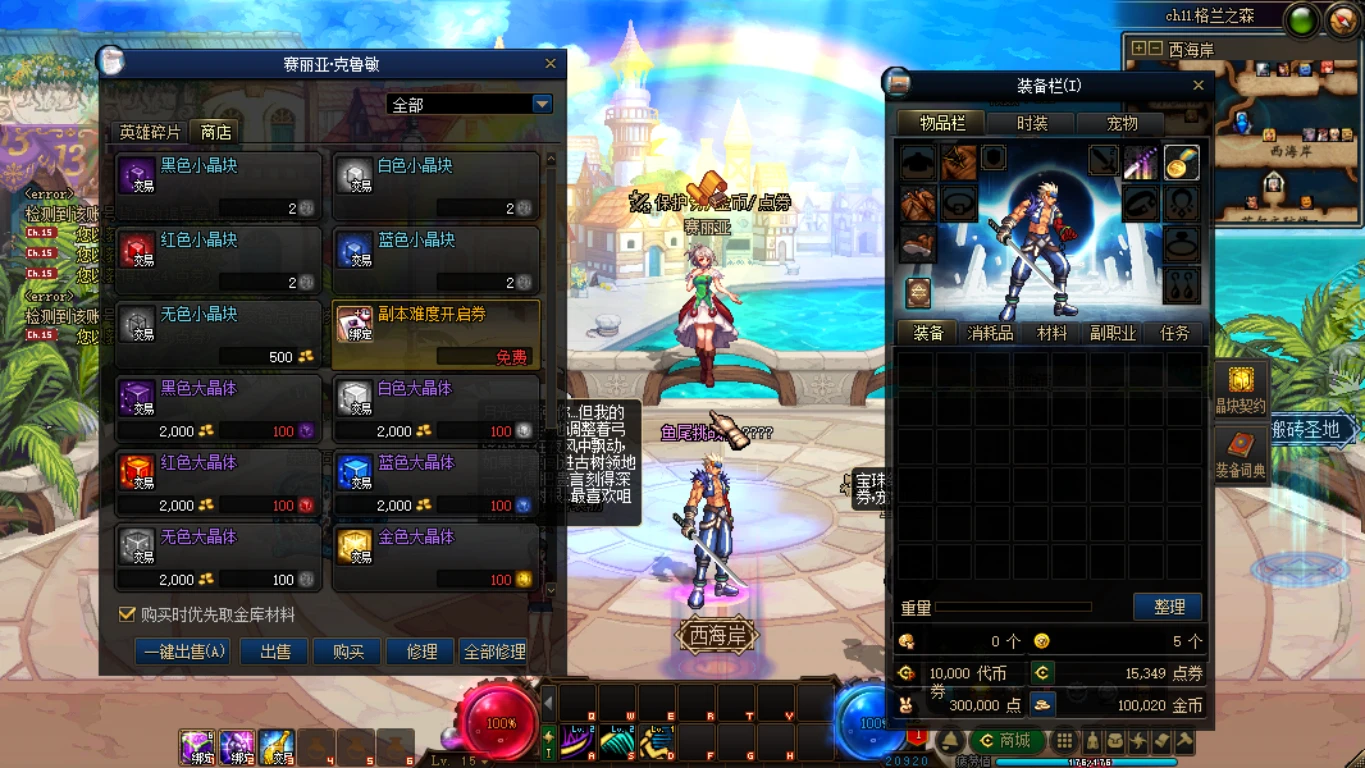Click the 一键出售(A) button

(x=183, y=652)
